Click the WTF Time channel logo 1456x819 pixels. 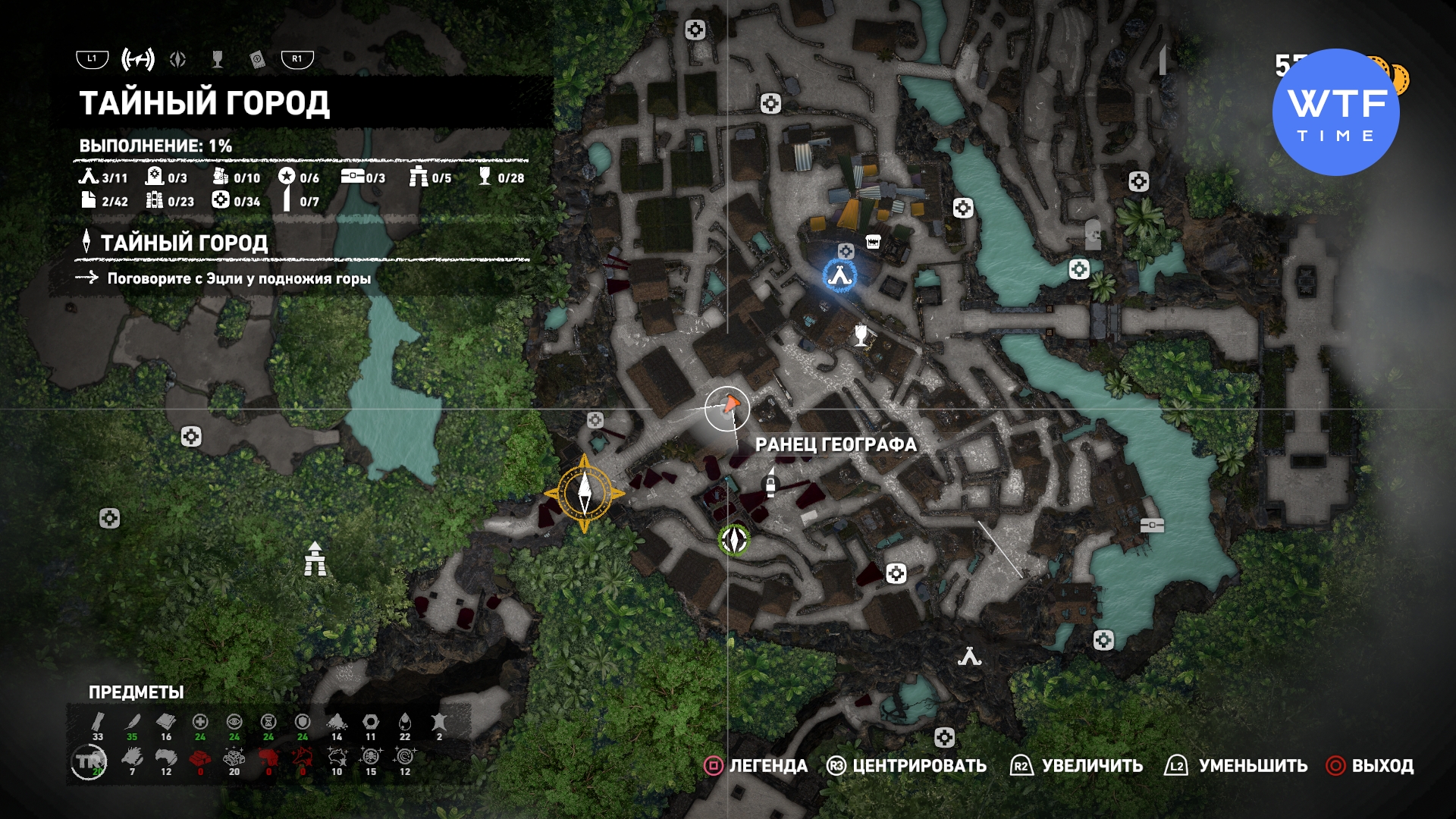[x=1335, y=112]
